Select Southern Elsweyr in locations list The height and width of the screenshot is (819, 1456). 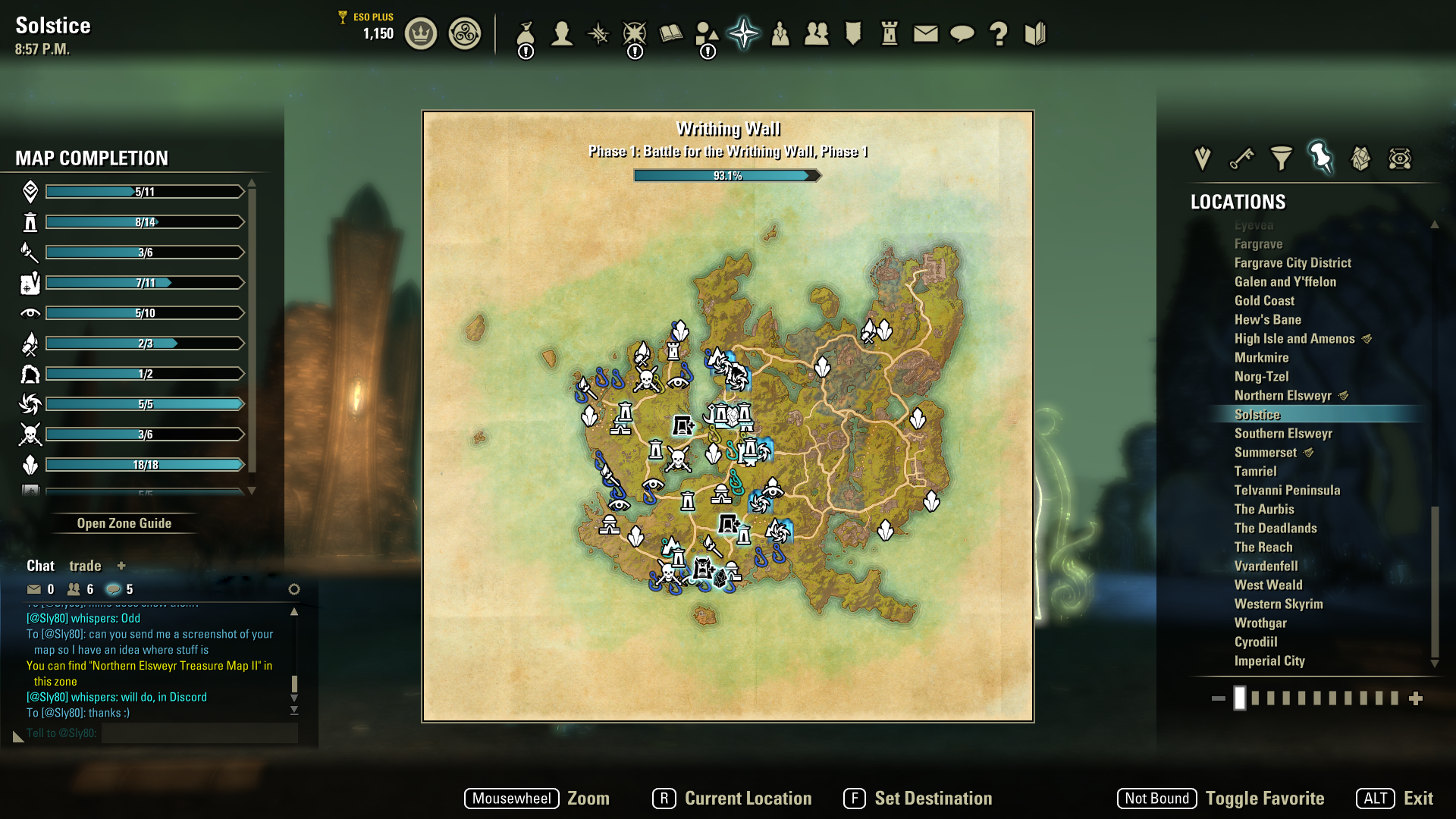click(x=1283, y=434)
